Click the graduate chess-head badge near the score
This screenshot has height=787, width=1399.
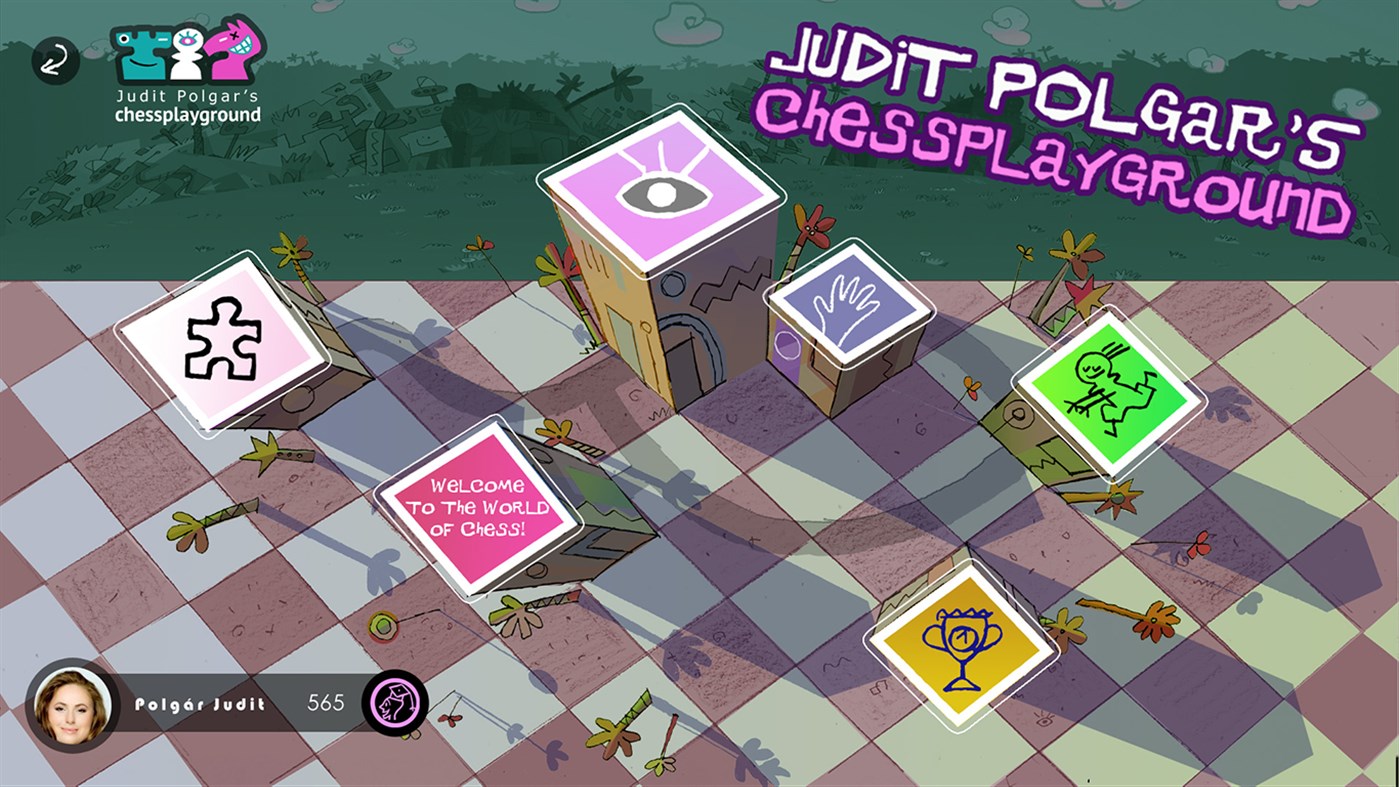[398, 703]
